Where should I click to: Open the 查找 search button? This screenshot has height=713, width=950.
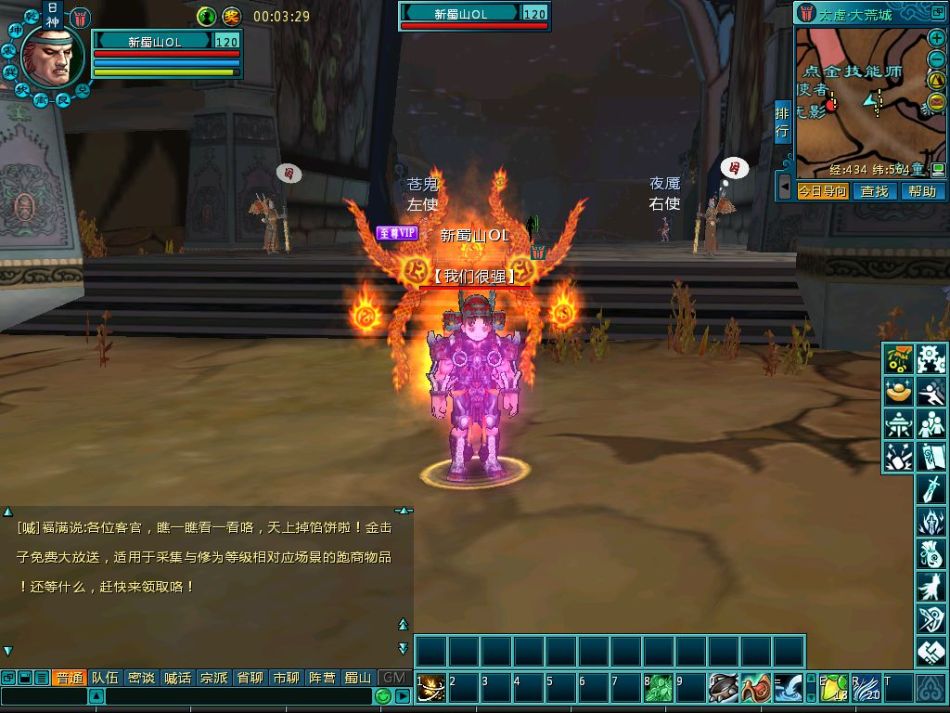coord(874,191)
